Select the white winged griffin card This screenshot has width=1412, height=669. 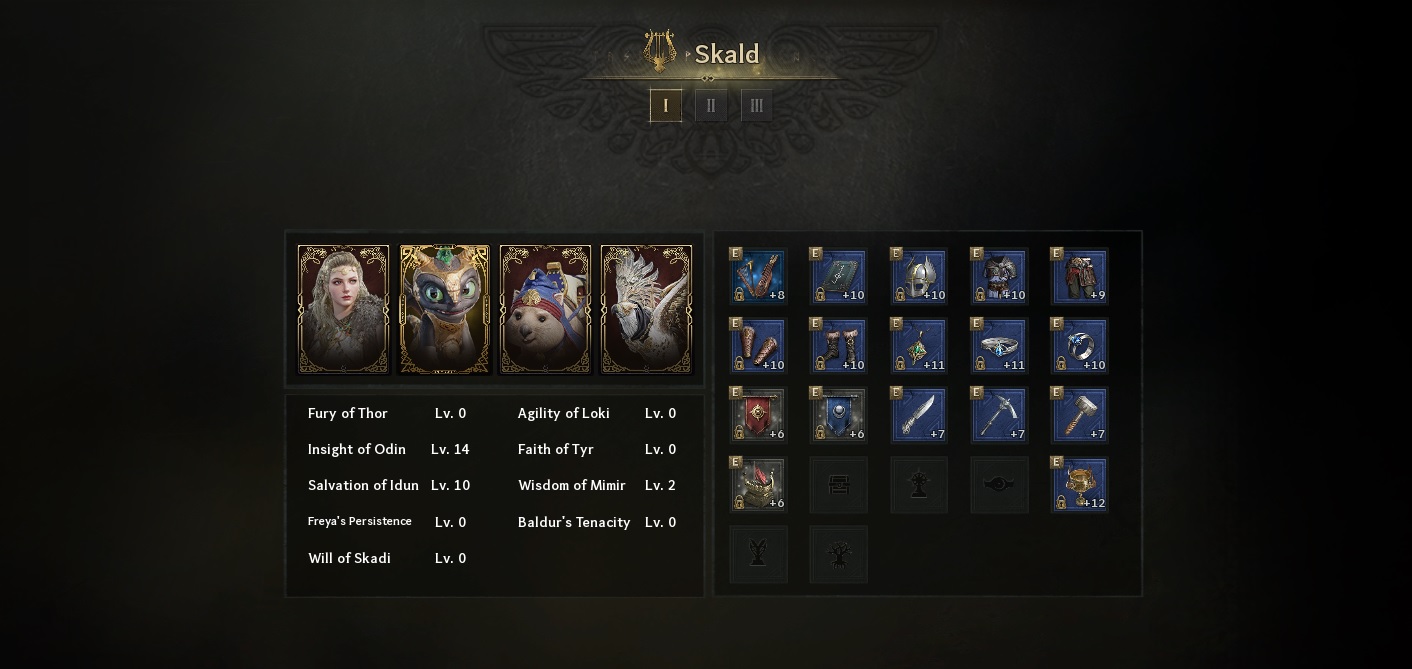coord(646,309)
